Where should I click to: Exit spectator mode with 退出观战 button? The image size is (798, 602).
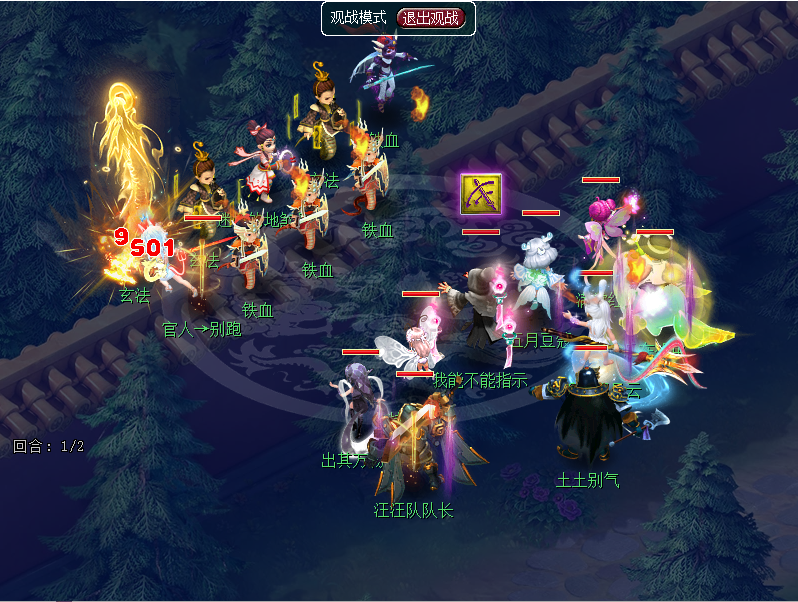click(x=431, y=18)
